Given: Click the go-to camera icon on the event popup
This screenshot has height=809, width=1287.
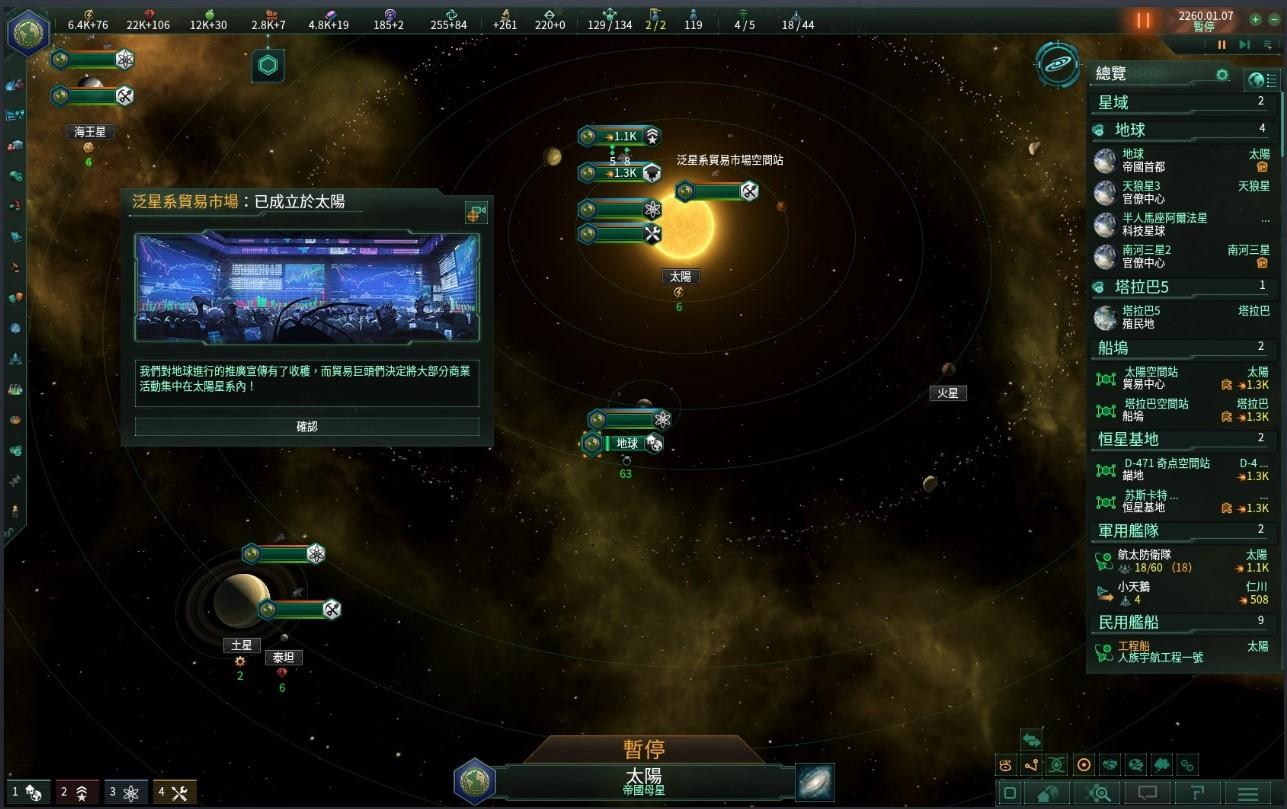Looking at the screenshot, I should 476,212.
